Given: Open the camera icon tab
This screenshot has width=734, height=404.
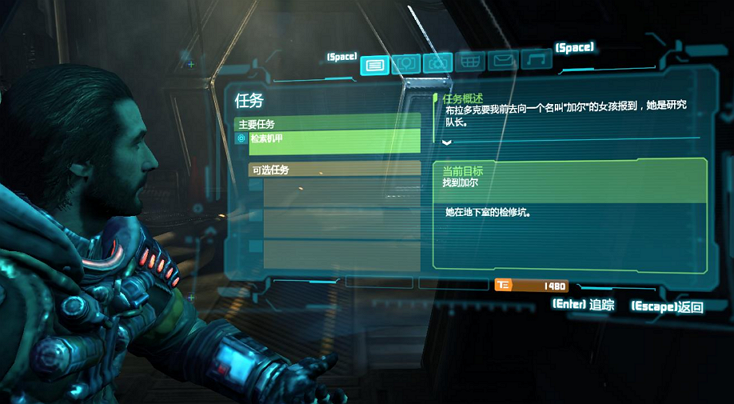Looking at the screenshot, I should [x=437, y=63].
